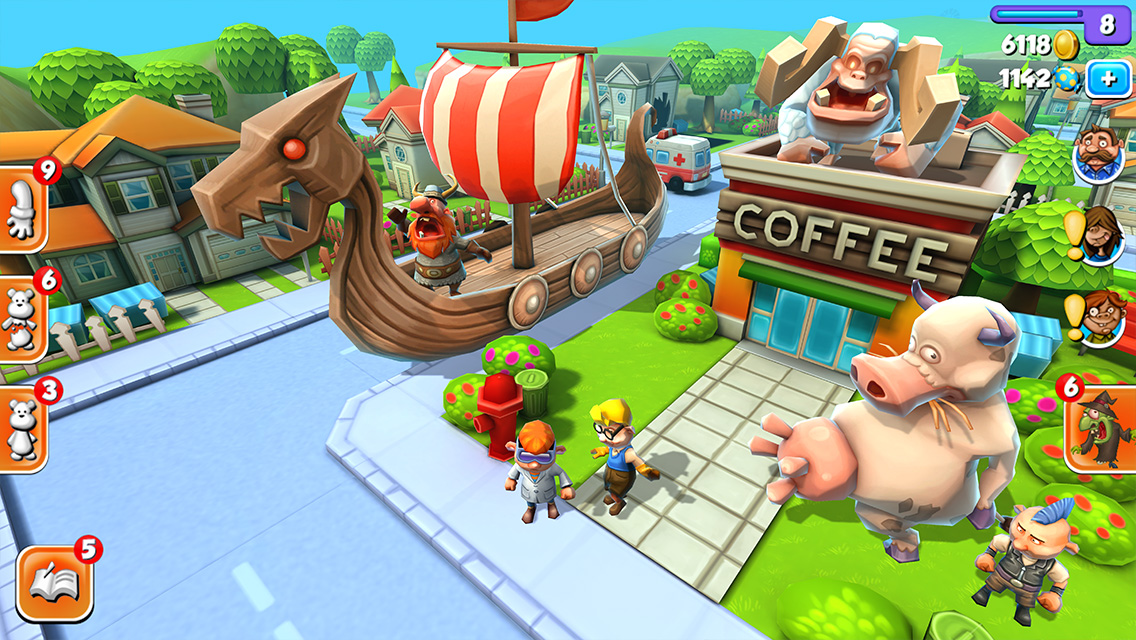Open the glove button with badge 9

[x=21, y=211]
